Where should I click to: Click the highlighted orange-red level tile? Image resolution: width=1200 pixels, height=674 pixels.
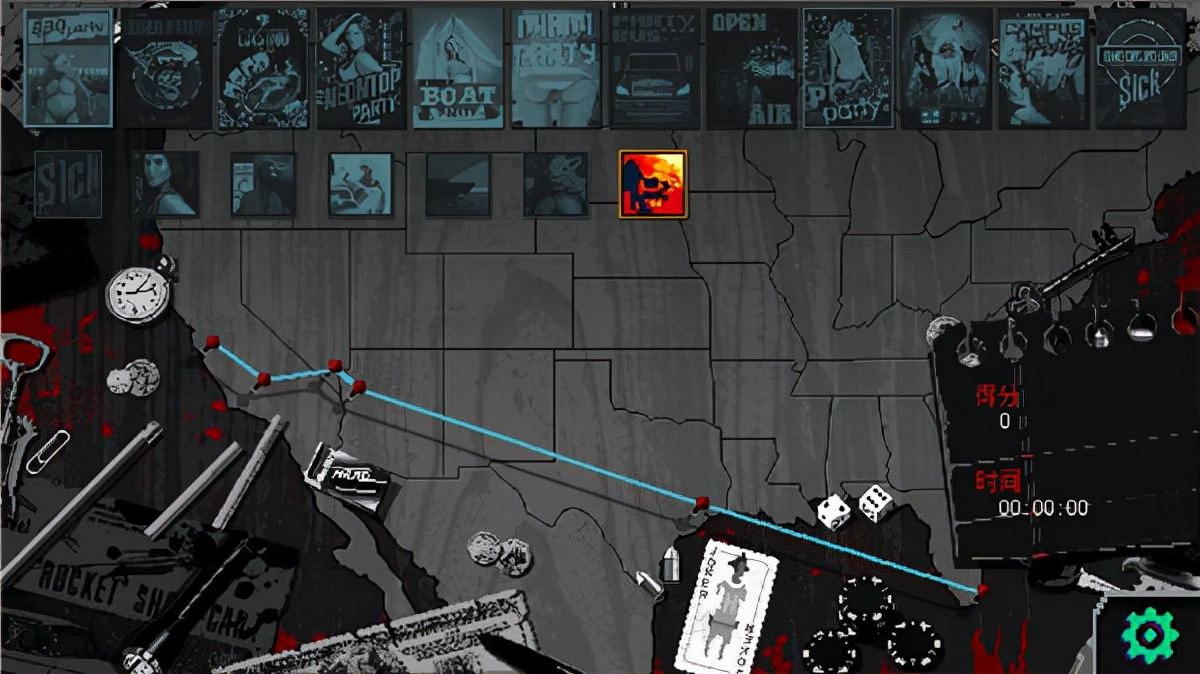pos(653,184)
